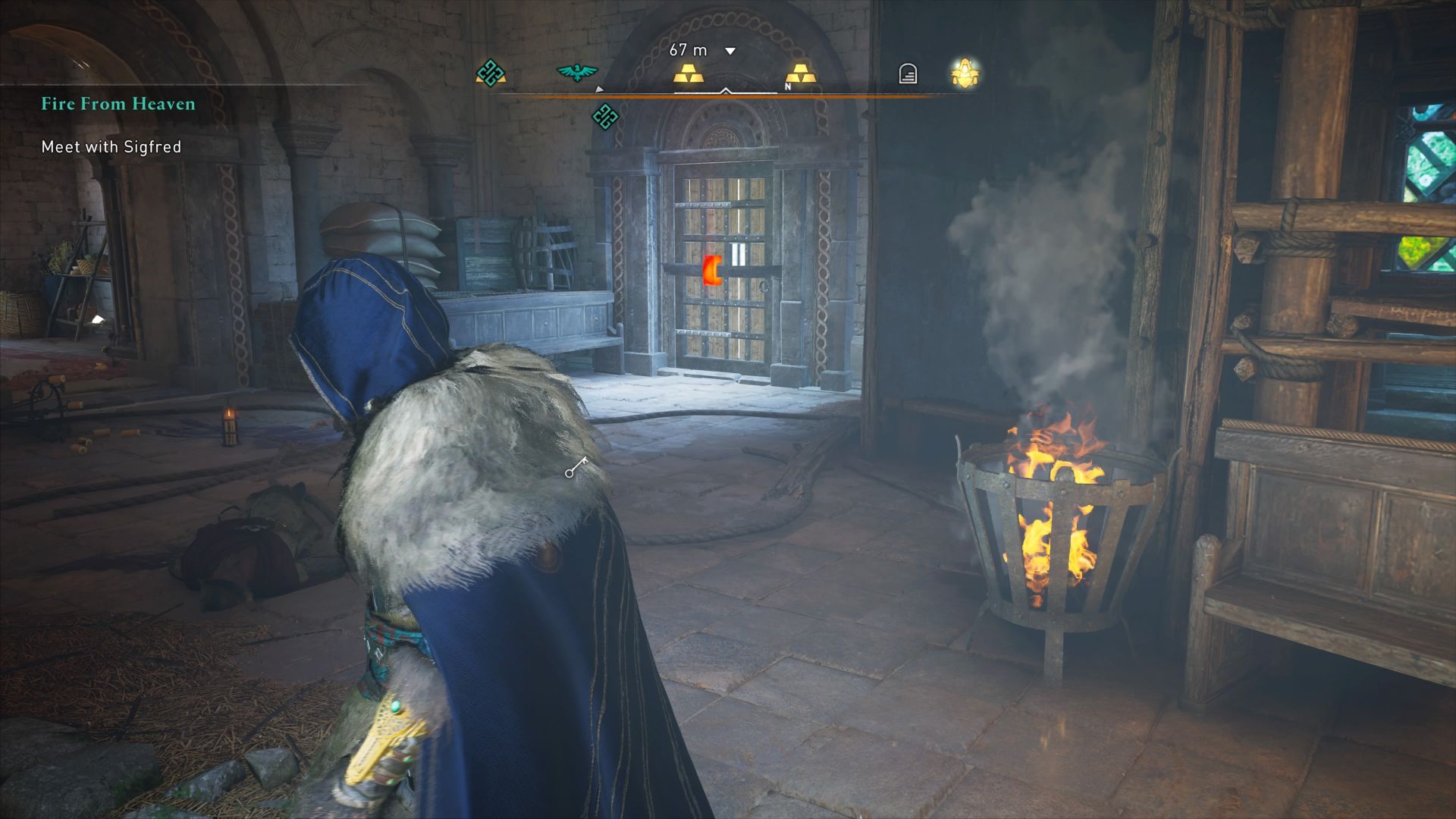Viewport: 1456px width, 819px height.
Task: Select the Fire From Heaven quest title
Action: point(118,104)
